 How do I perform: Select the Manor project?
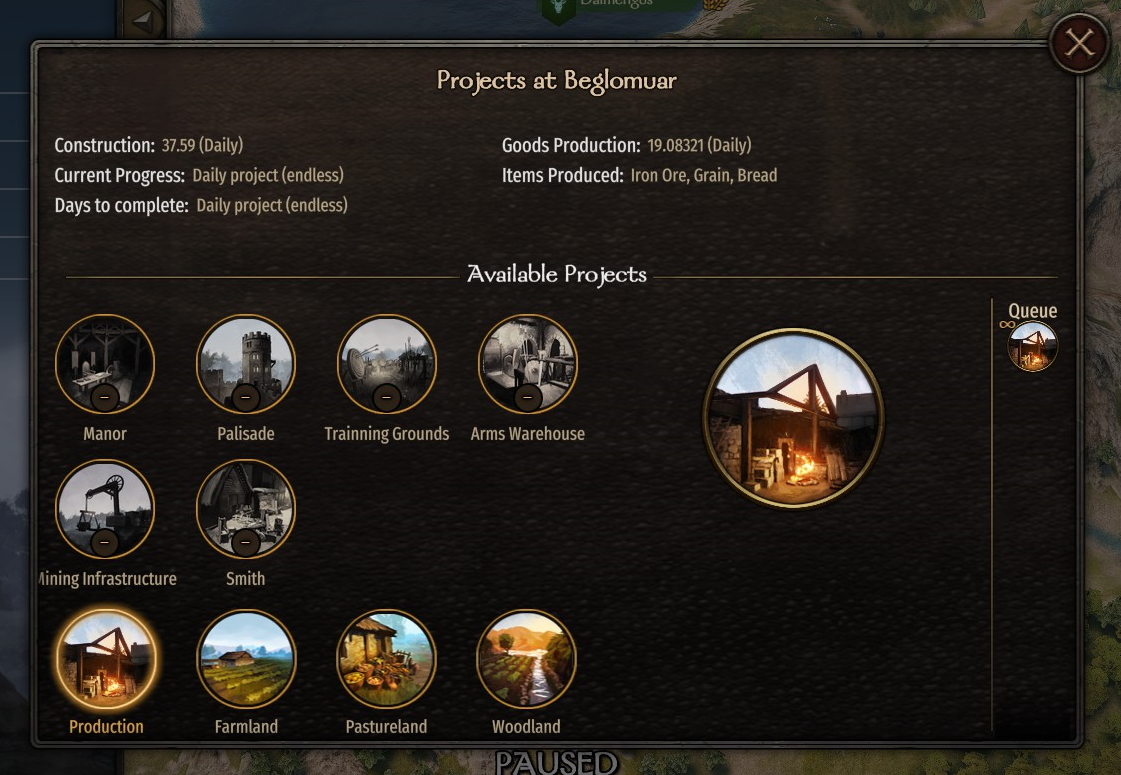point(105,364)
